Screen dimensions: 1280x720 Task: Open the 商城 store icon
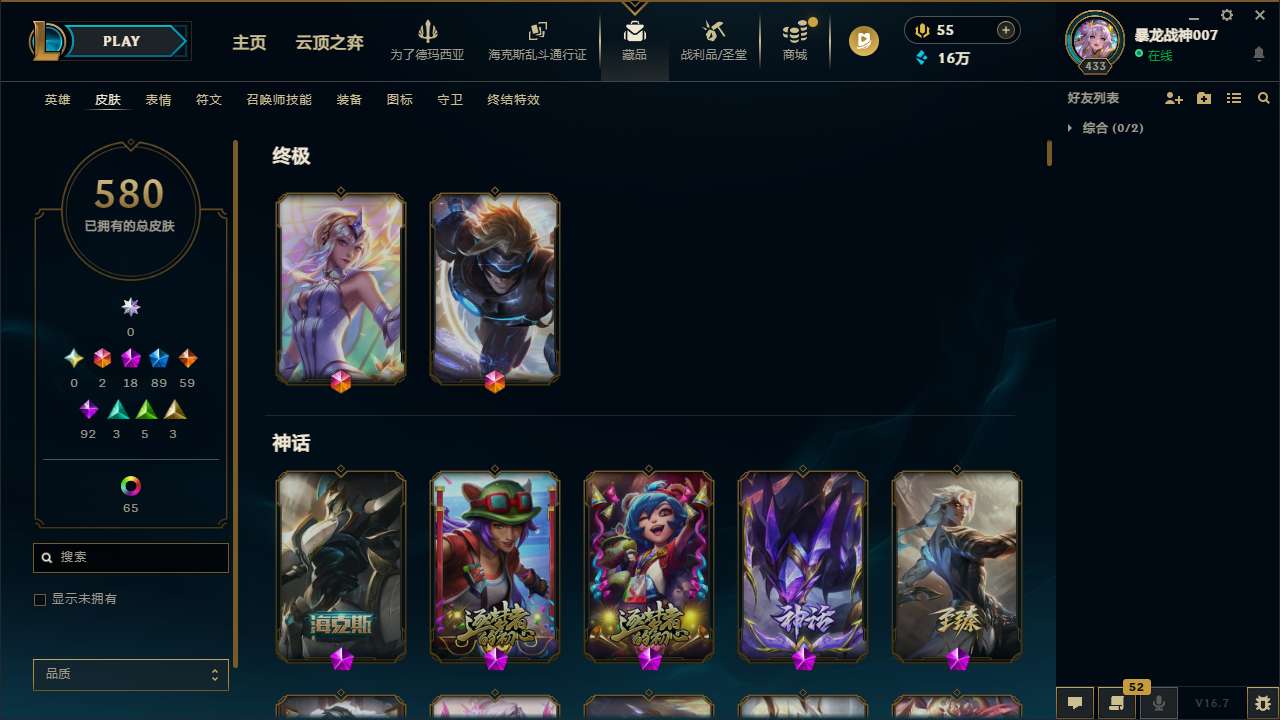[x=795, y=35]
